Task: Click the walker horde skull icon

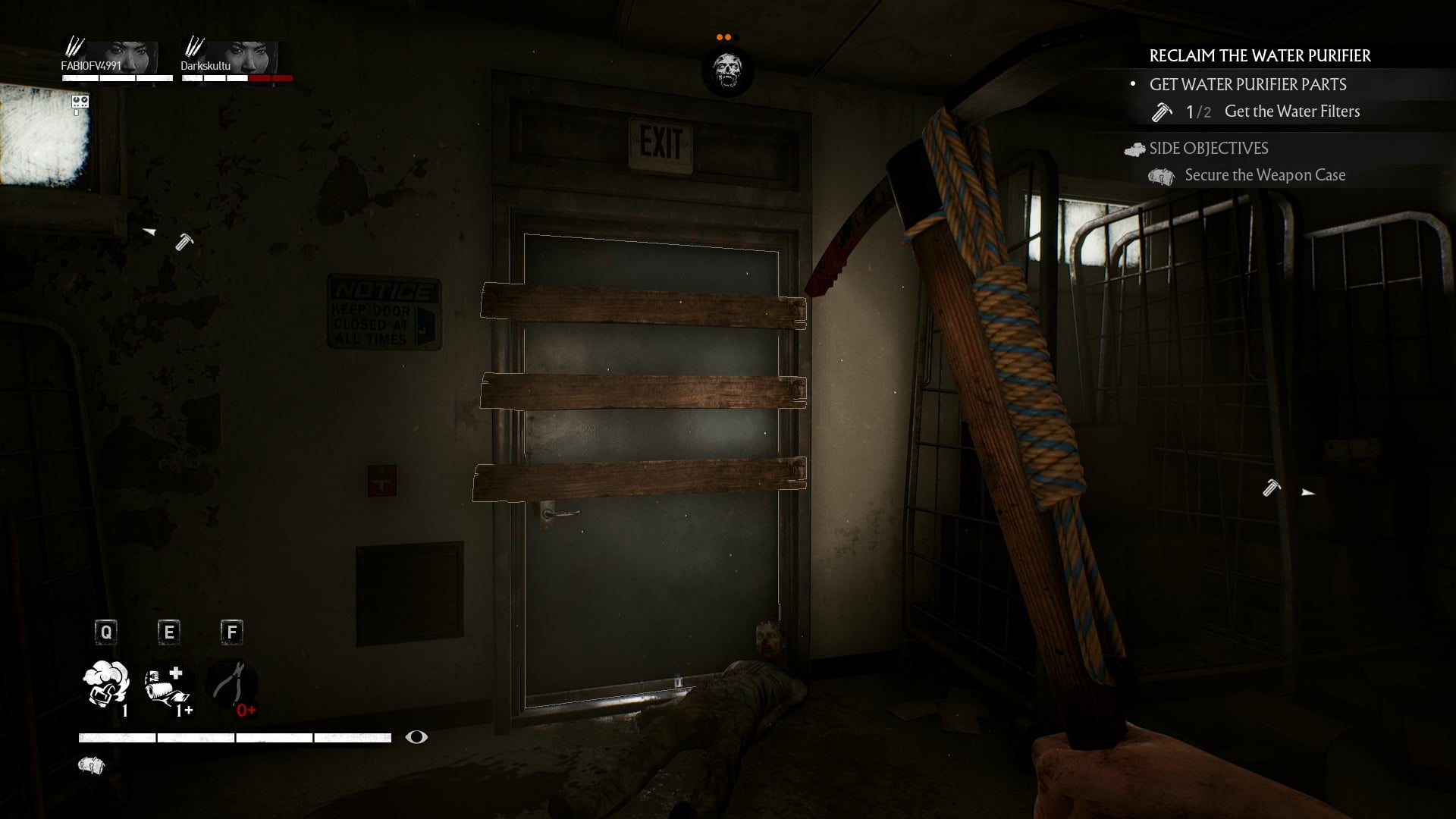Action: 727,71
